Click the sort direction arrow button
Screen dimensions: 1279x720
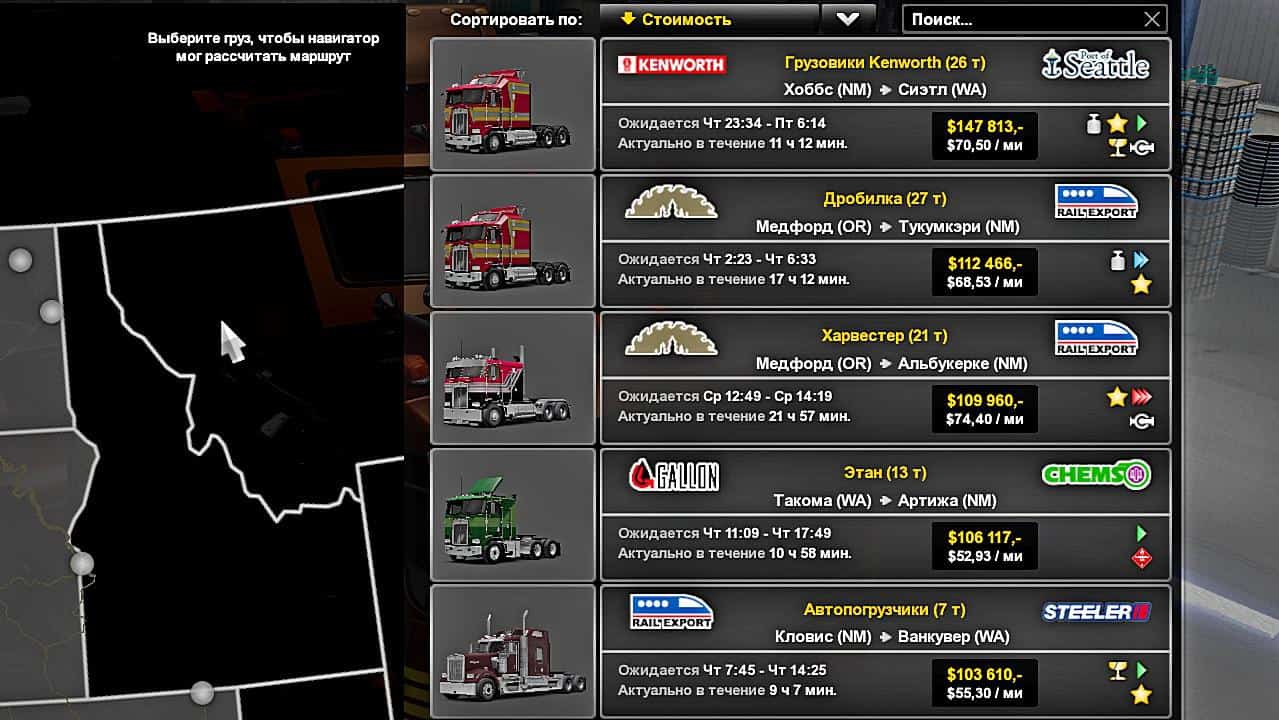coord(848,19)
